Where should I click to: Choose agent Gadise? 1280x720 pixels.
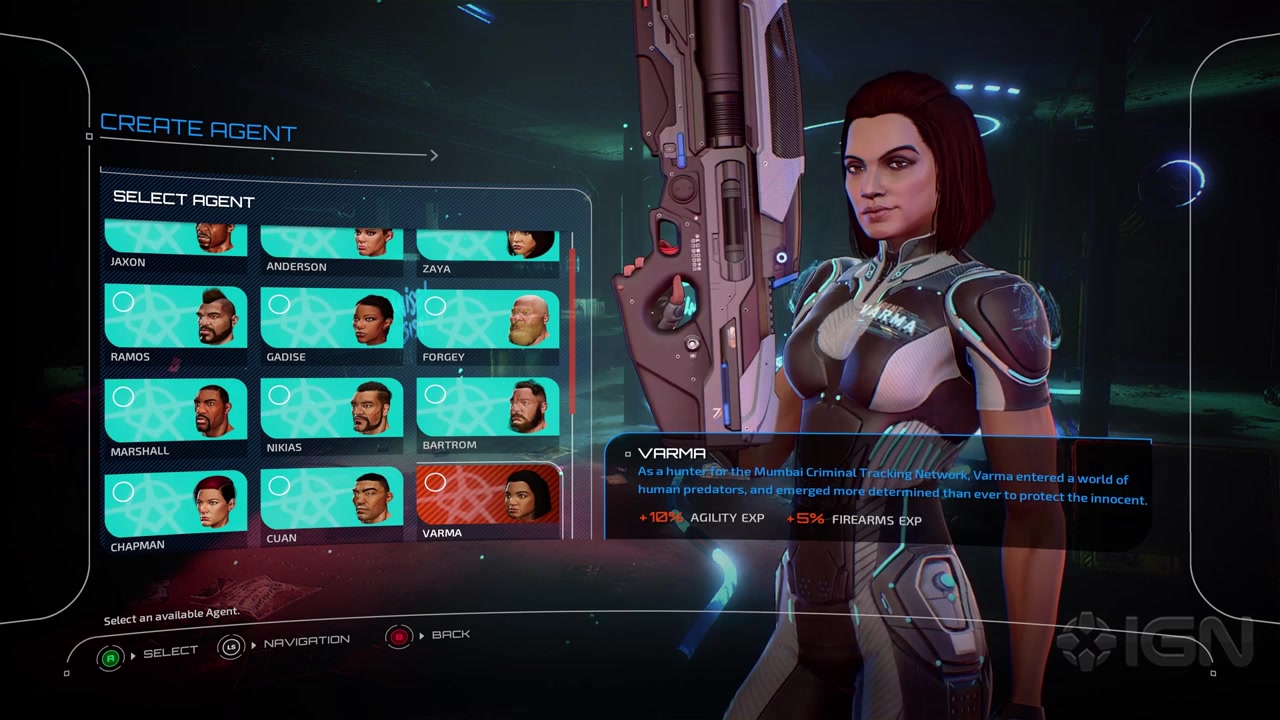pyautogui.click(x=331, y=319)
